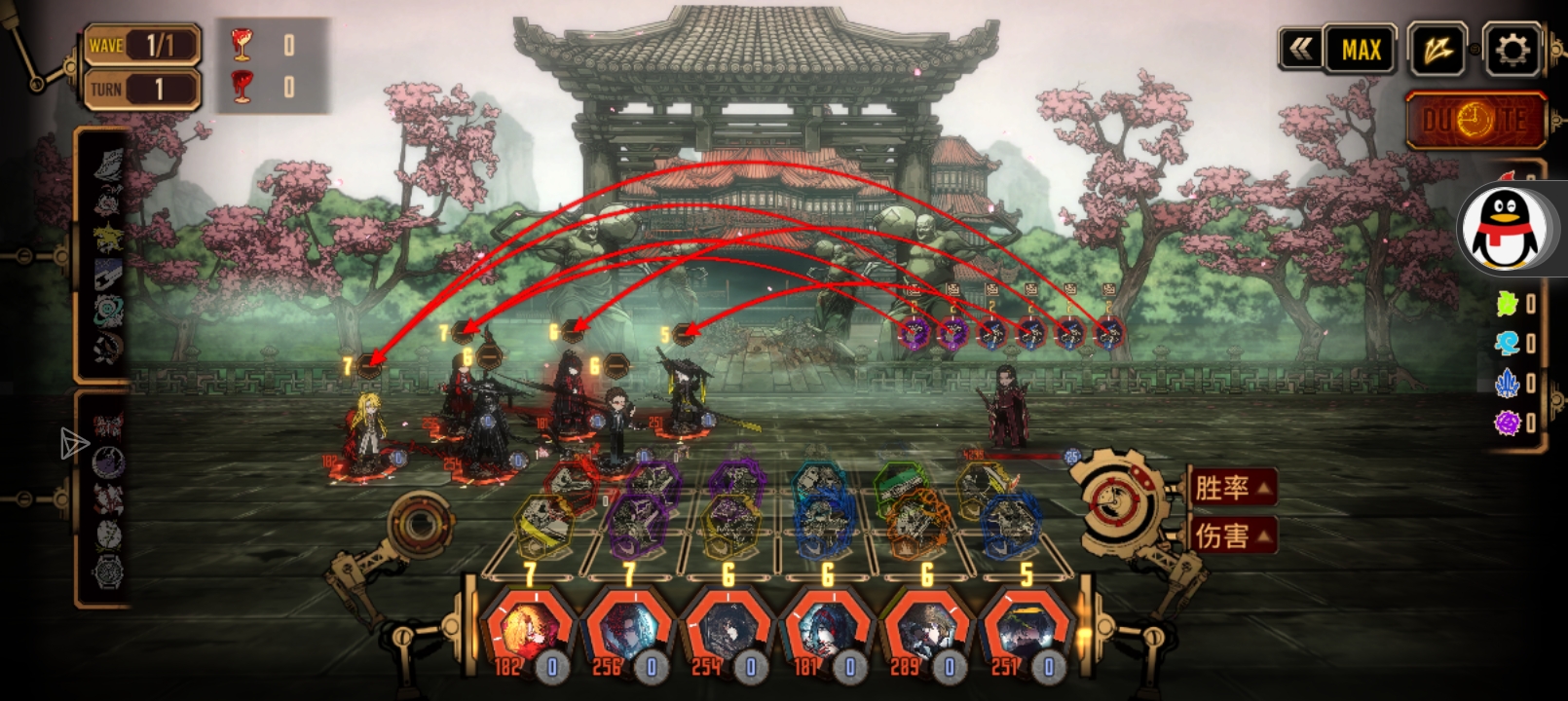This screenshot has height=701, width=1568.
Task: Expand the 伤害 panel with its arrow
Action: [x=1265, y=535]
